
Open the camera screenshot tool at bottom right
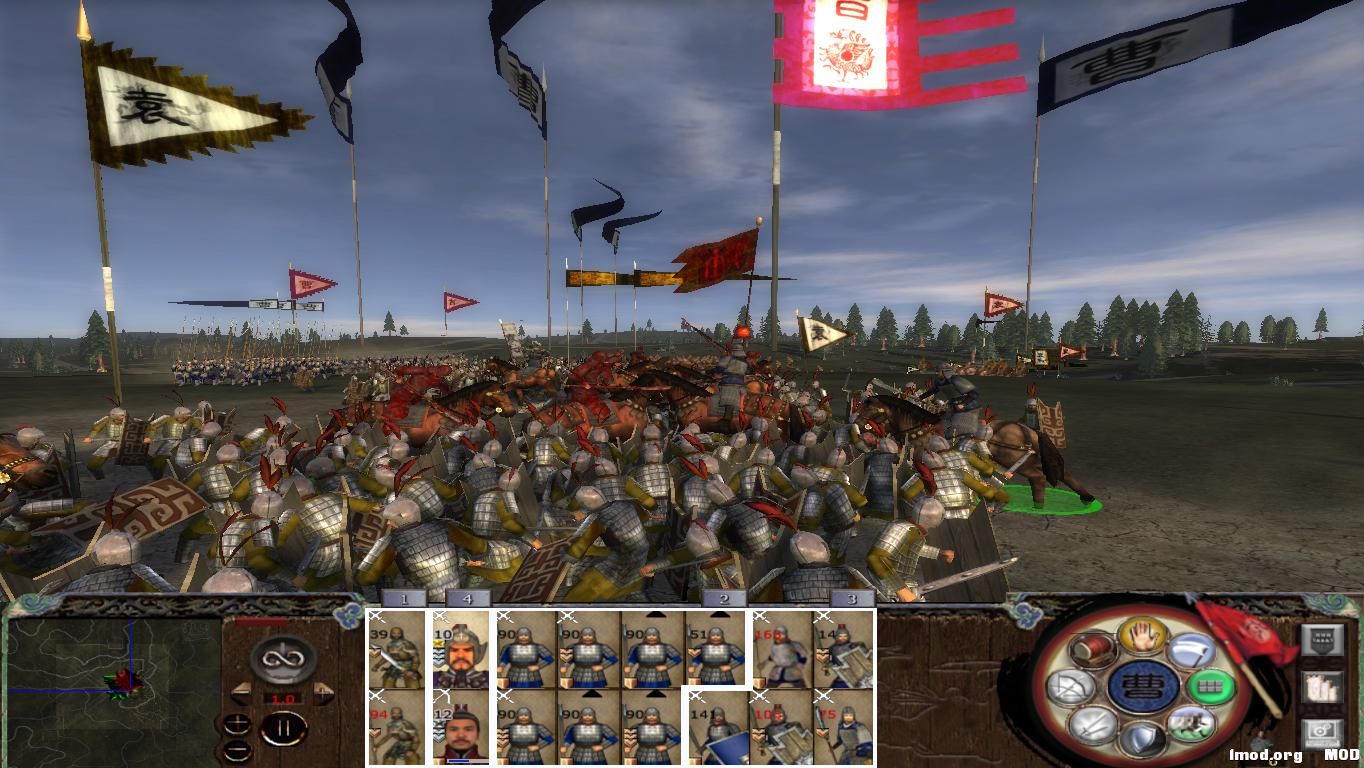tap(1323, 731)
